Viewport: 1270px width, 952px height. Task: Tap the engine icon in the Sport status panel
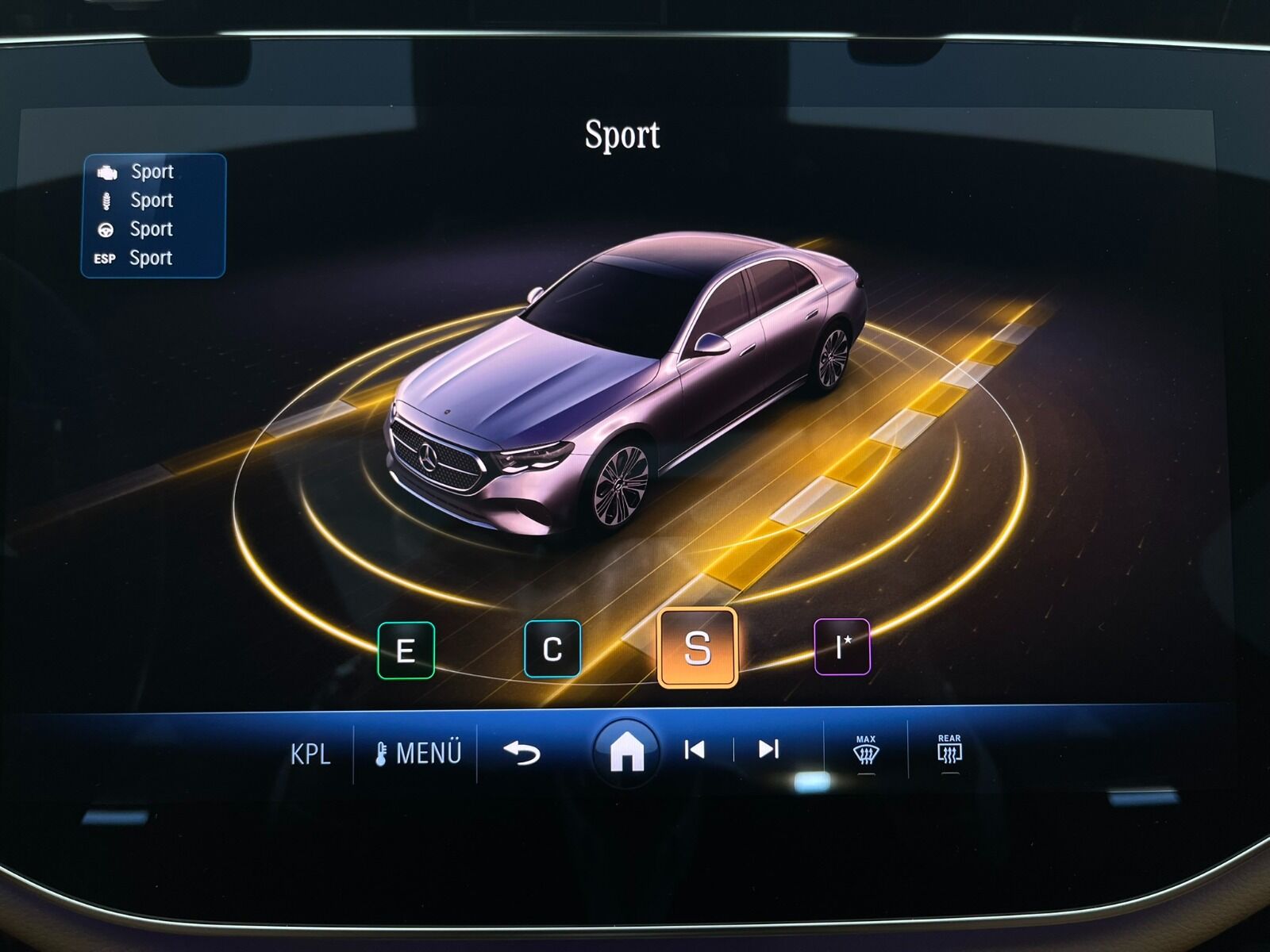tap(109, 171)
